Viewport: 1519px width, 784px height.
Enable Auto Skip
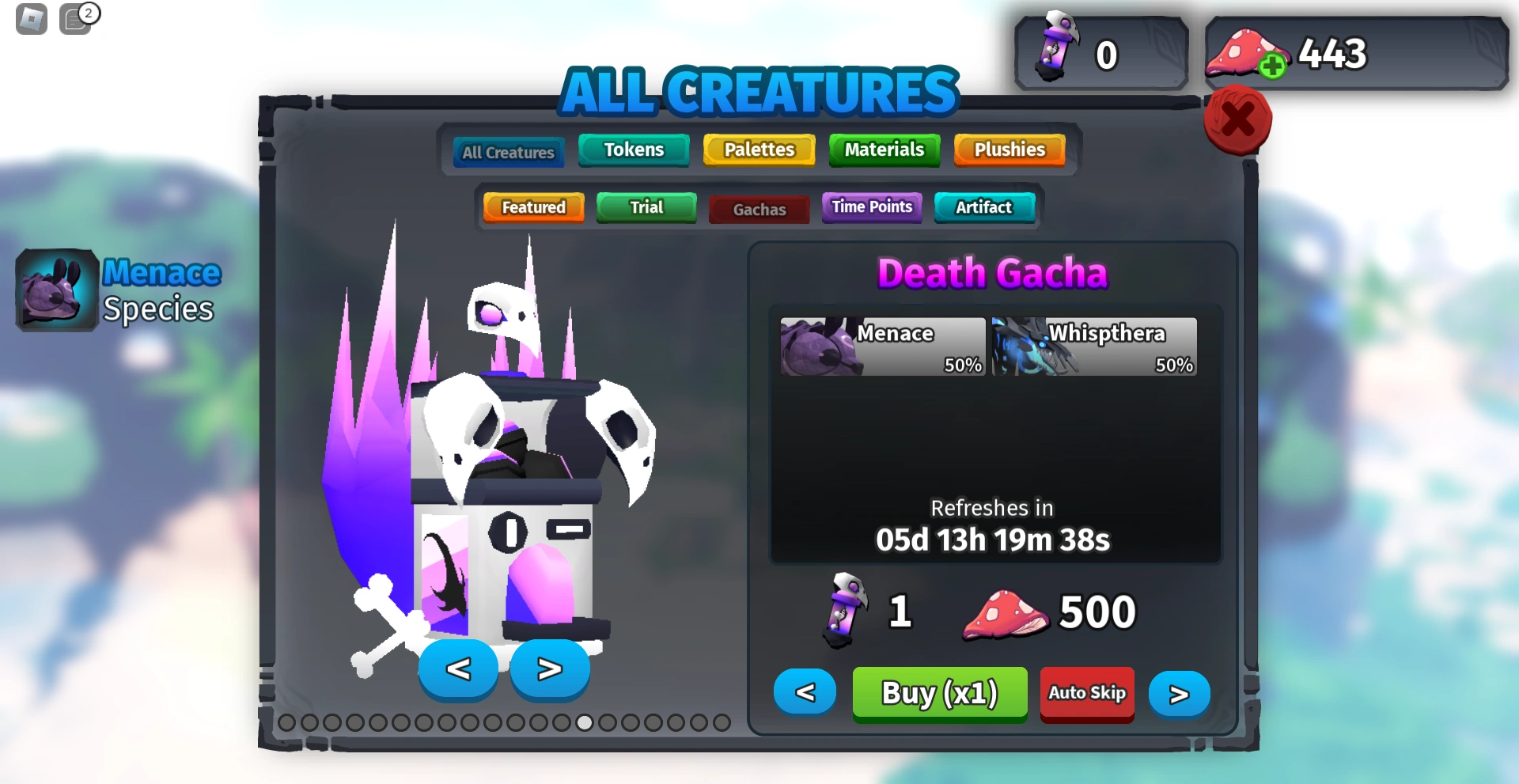(1086, 694)
